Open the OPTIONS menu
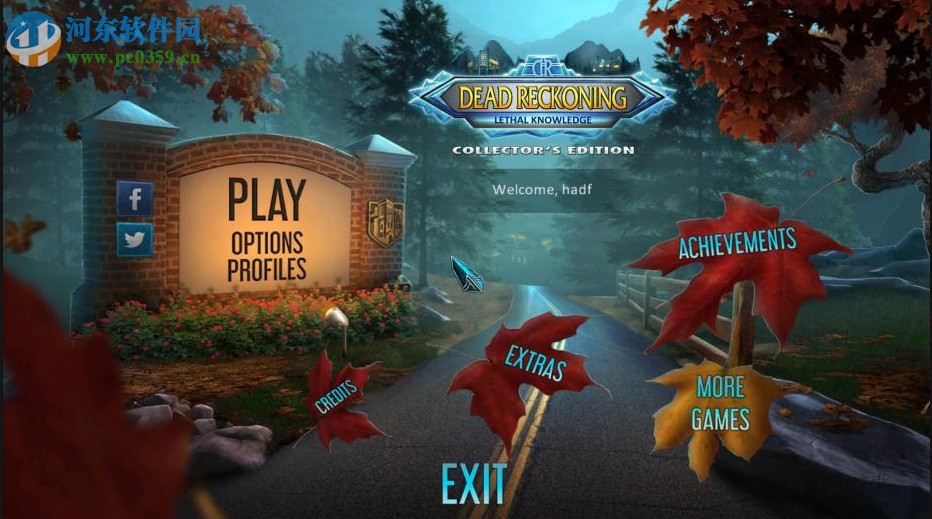This screenshot has width=932, height=519. pyautogui.click(x=267, y=242)
